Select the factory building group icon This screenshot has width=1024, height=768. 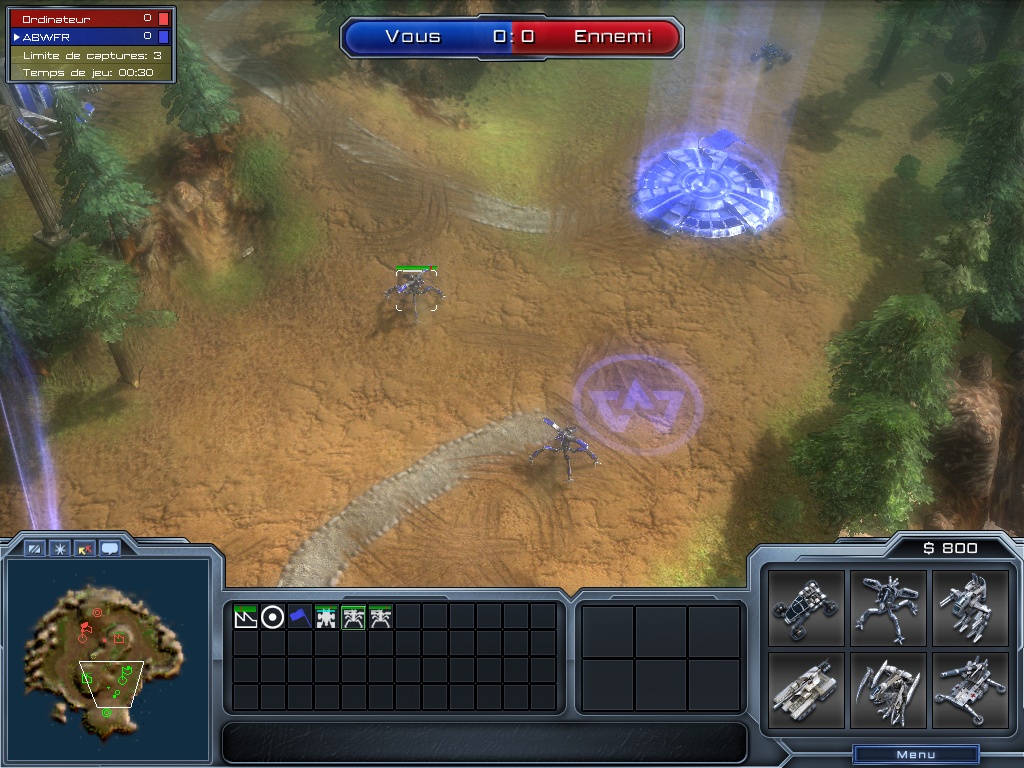[245, 617]
